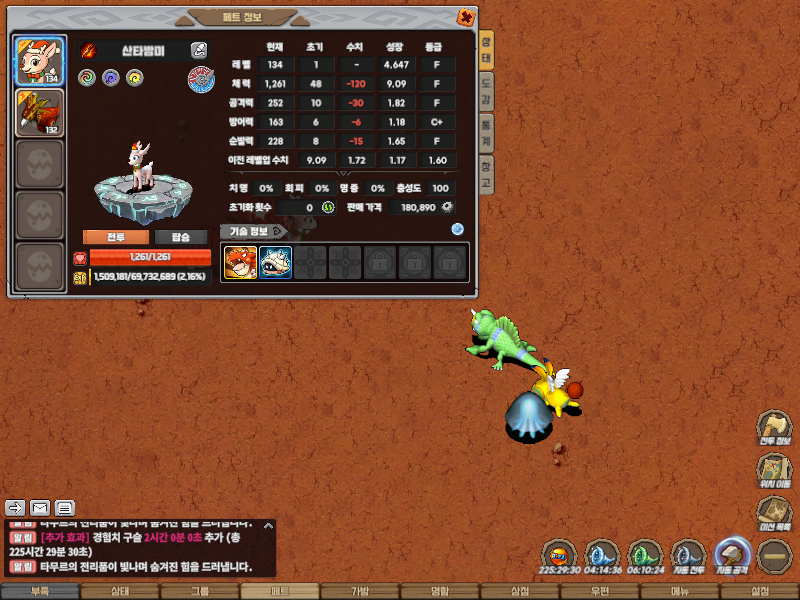Click the 탑승 (ride) button under the pet
This screenshot has width=800, height=600.
click(181, 237)
